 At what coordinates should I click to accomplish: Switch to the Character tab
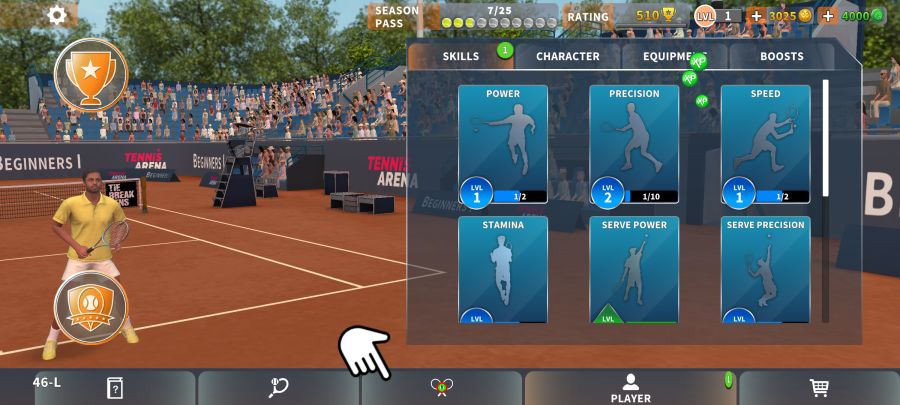pyautogui.click(x=567, y=57)
